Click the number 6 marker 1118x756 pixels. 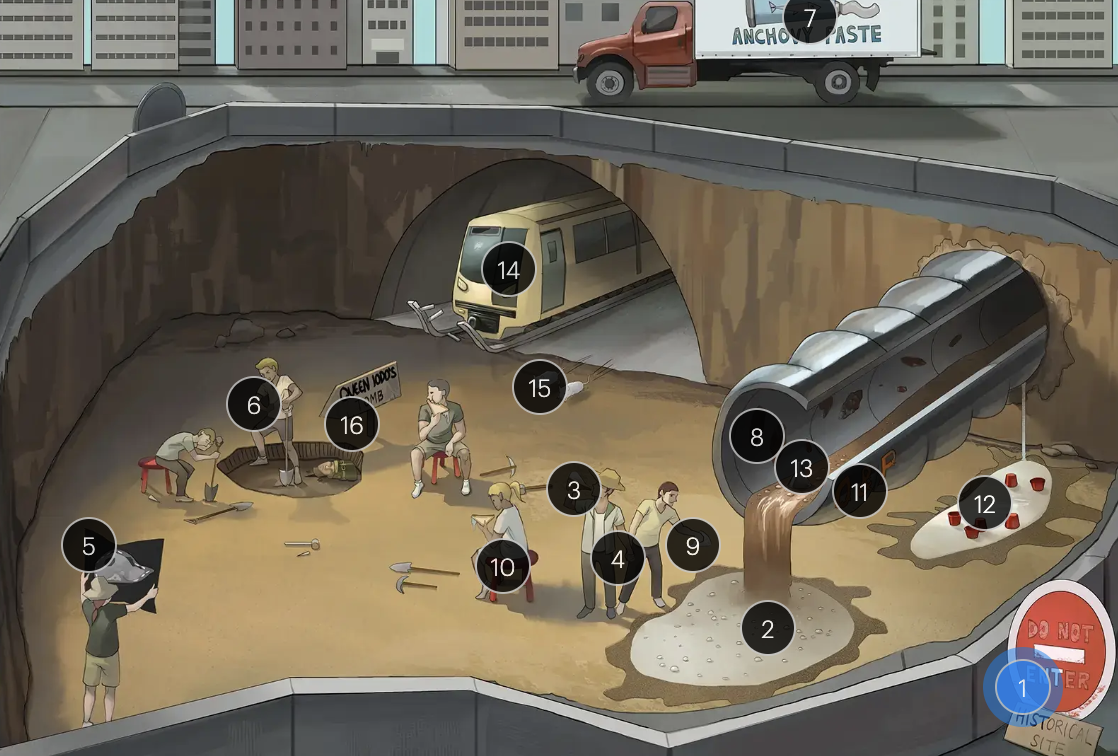coord(254,405)
